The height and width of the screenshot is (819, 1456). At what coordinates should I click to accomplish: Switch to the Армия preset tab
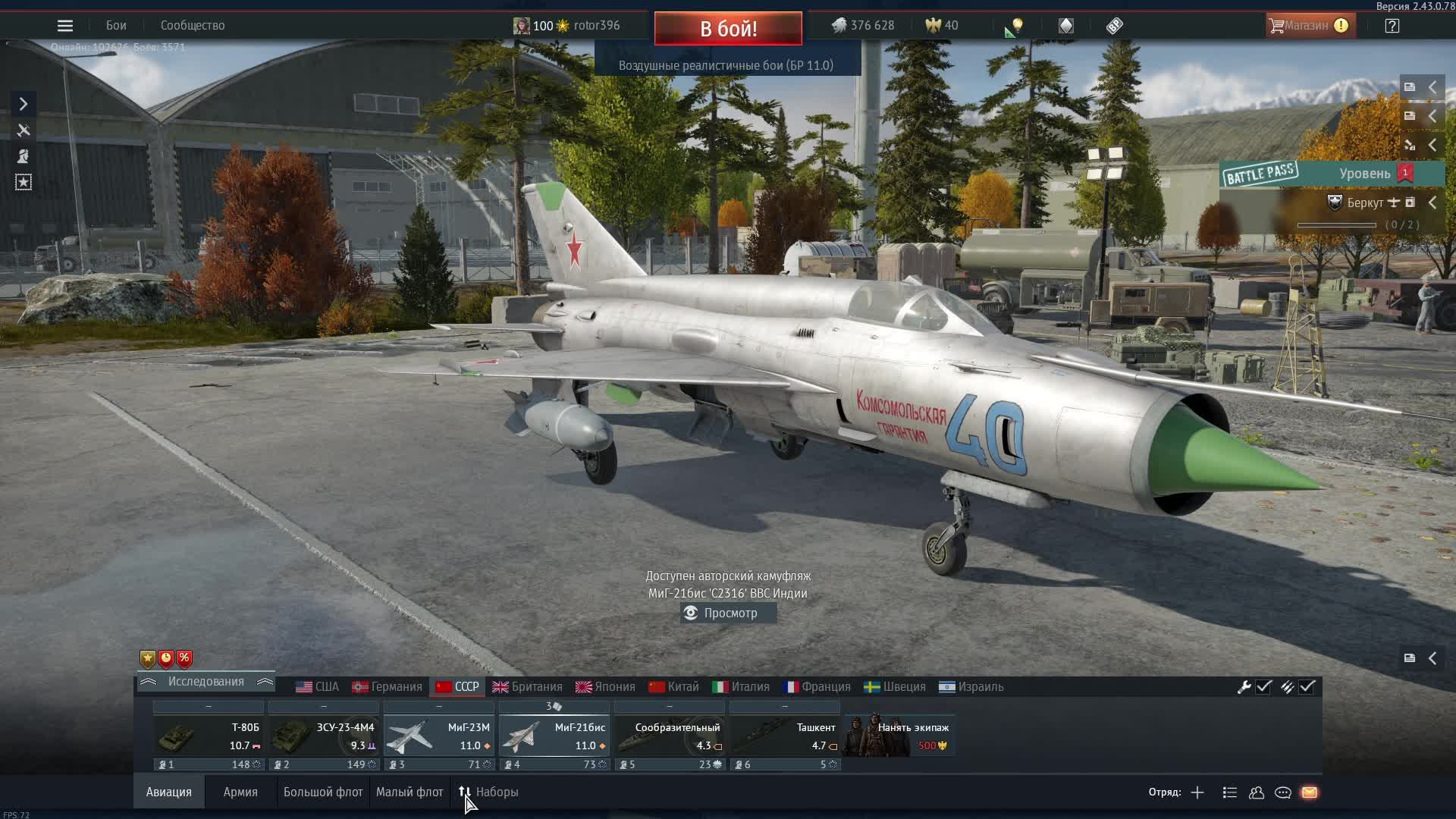pos(240,792)
